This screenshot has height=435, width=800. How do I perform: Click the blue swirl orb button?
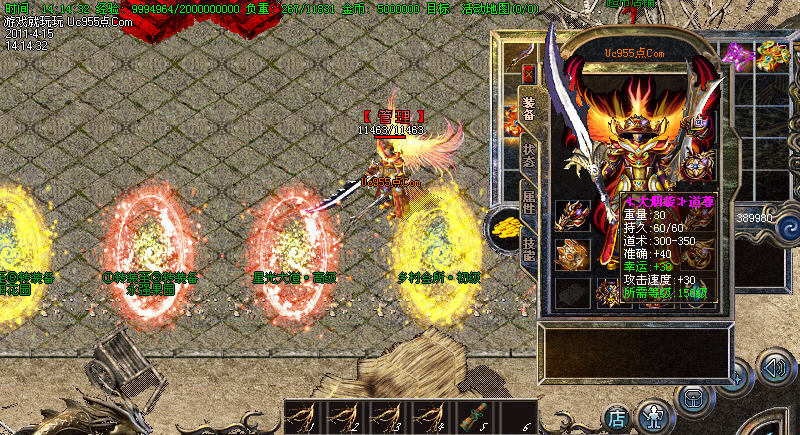click(x=789, y=219)
